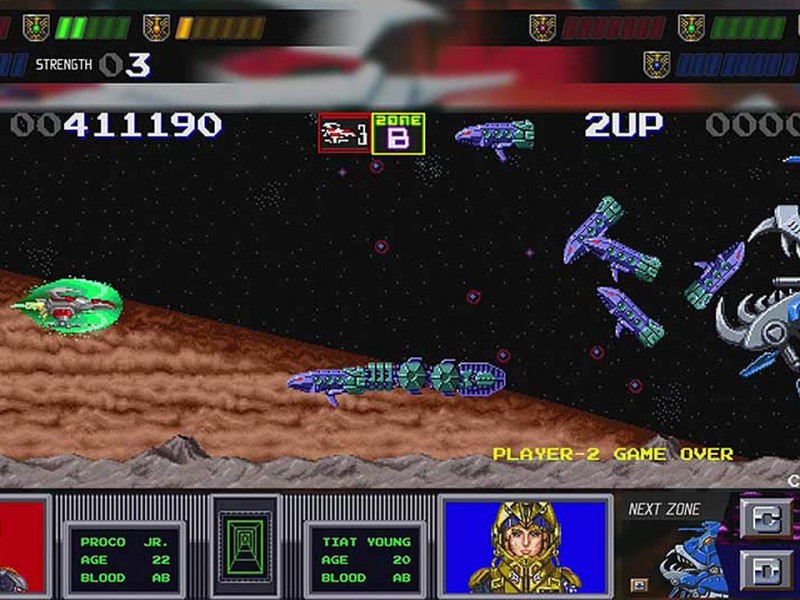Image resolution: width=800 pixels, height=600 pixels.
Task: Open the Tiat Young profile panel
Action: [x=366, y=559]
